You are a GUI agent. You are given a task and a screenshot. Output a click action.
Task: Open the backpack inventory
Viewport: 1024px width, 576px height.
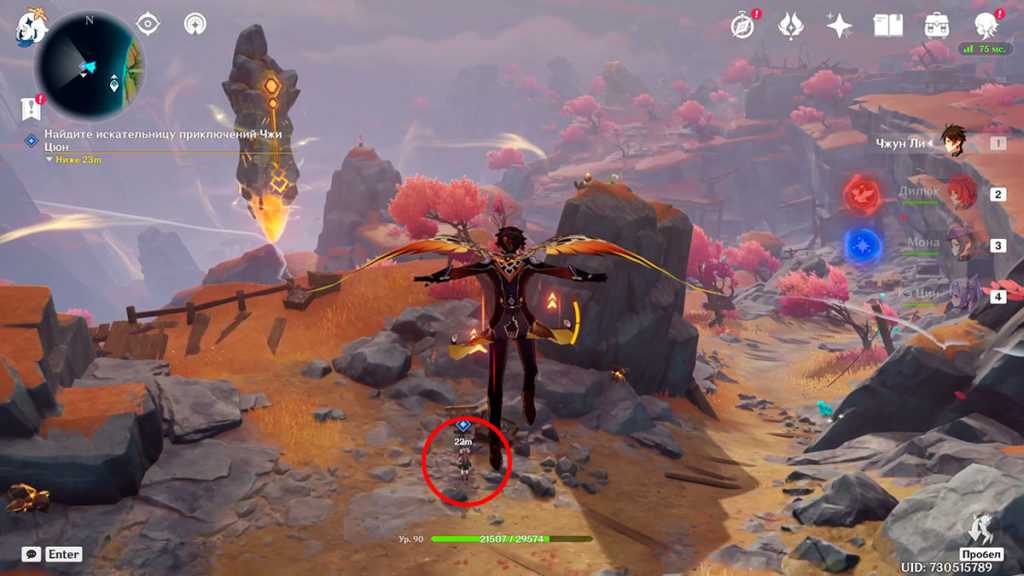(937, 25)
